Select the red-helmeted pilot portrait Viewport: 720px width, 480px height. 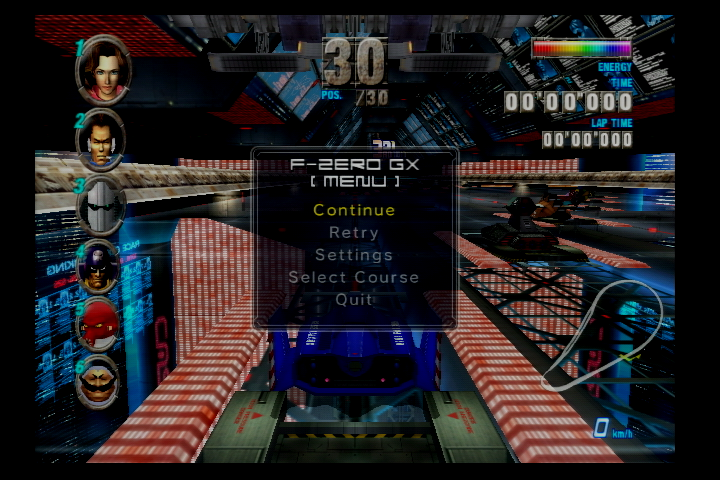pos(100,324)
